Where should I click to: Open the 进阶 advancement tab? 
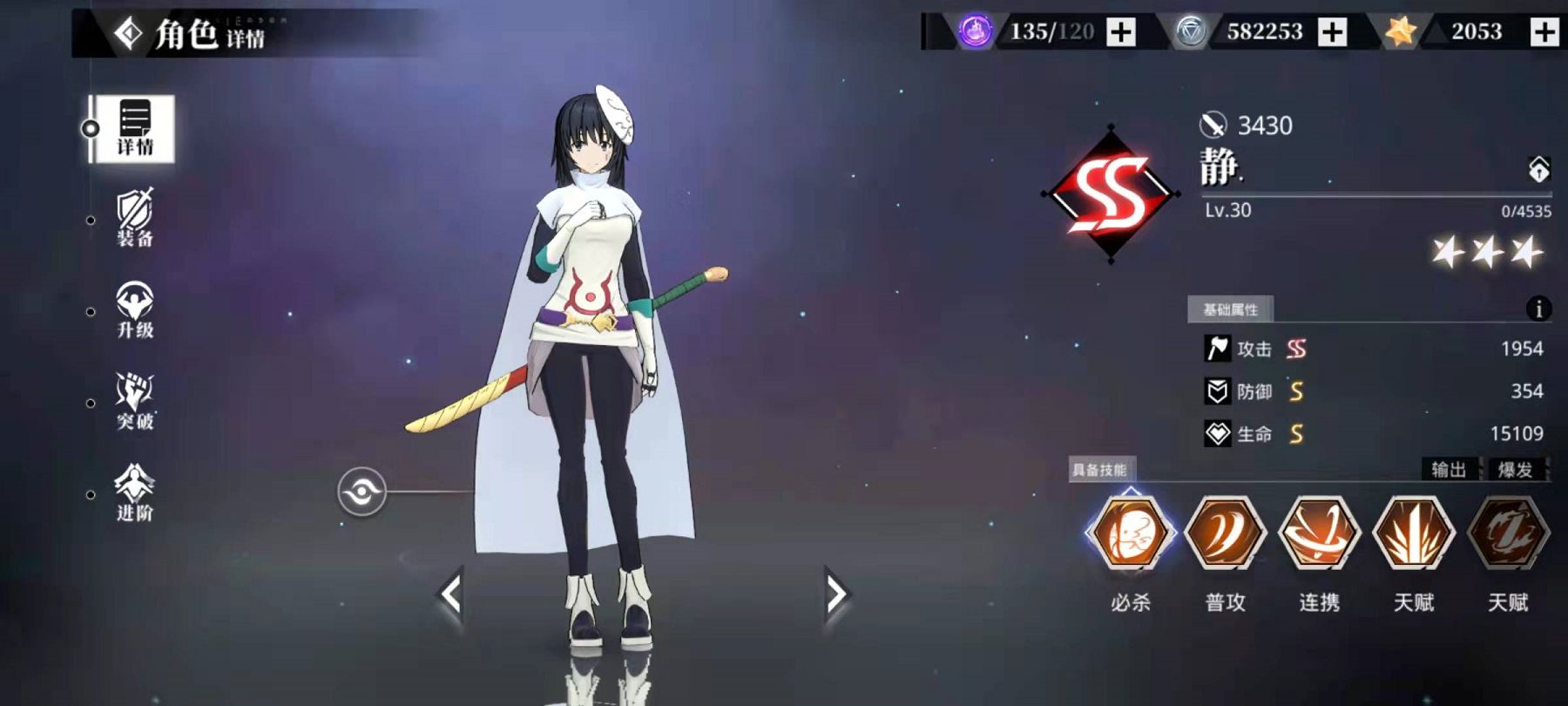(134, 493)
